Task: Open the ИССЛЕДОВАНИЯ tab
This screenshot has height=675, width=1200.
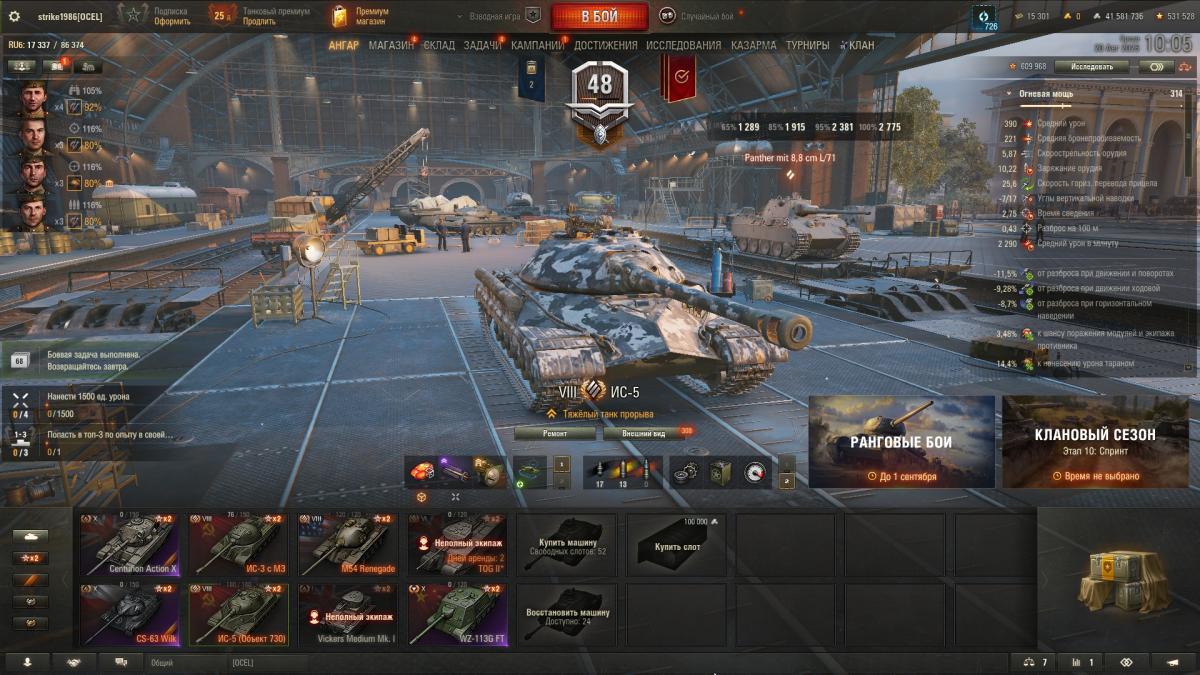Action: (683, 46)
